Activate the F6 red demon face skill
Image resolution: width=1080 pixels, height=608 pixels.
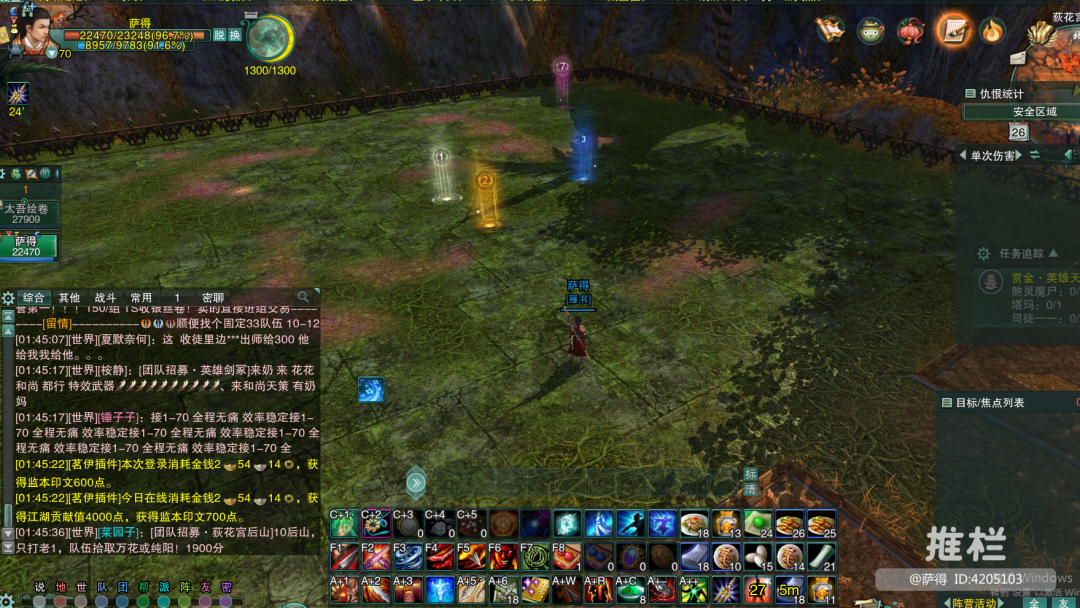502,555
